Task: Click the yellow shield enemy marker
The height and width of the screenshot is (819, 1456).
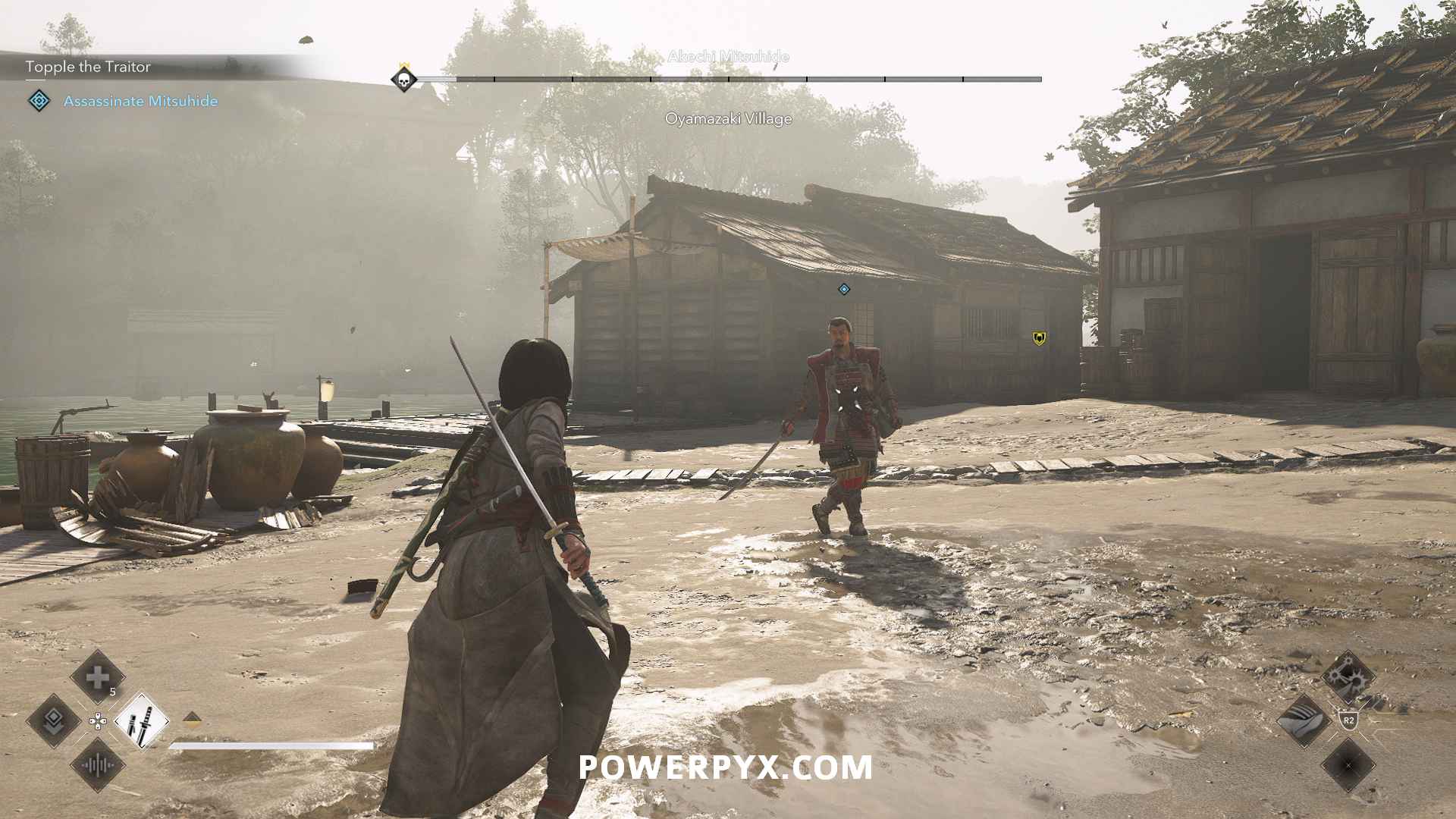Action: point(1039,338)
